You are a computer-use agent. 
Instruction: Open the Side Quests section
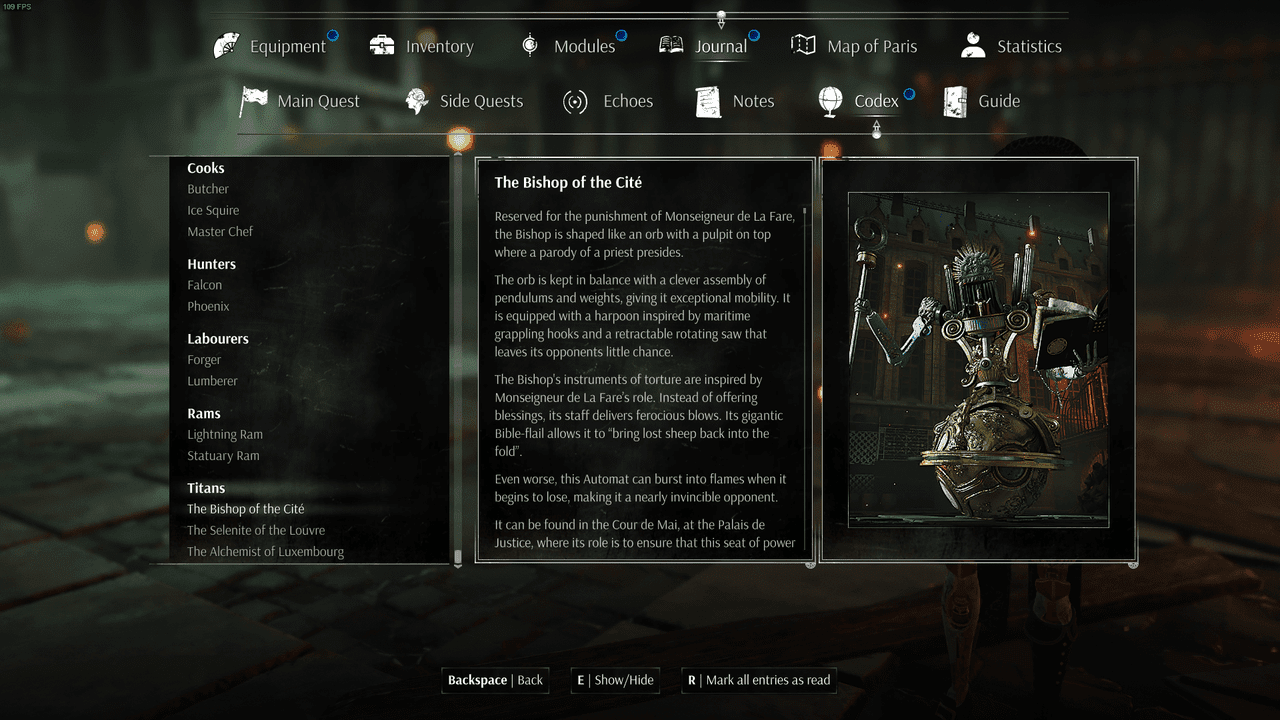pos(464,101)
